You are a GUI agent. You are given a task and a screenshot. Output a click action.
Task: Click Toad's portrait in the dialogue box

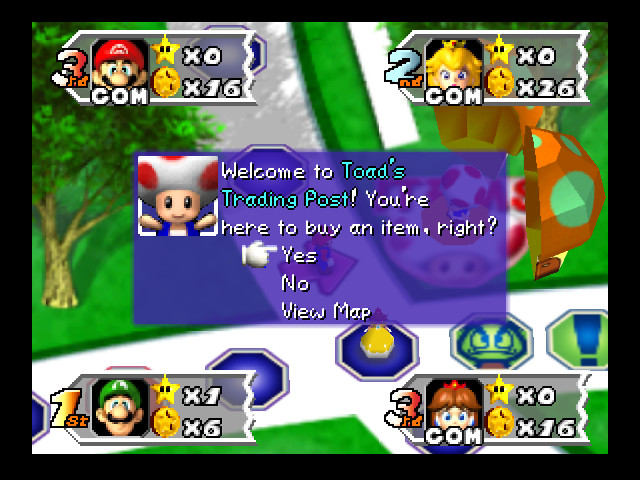pyautogui.click(x=177, y=196)
